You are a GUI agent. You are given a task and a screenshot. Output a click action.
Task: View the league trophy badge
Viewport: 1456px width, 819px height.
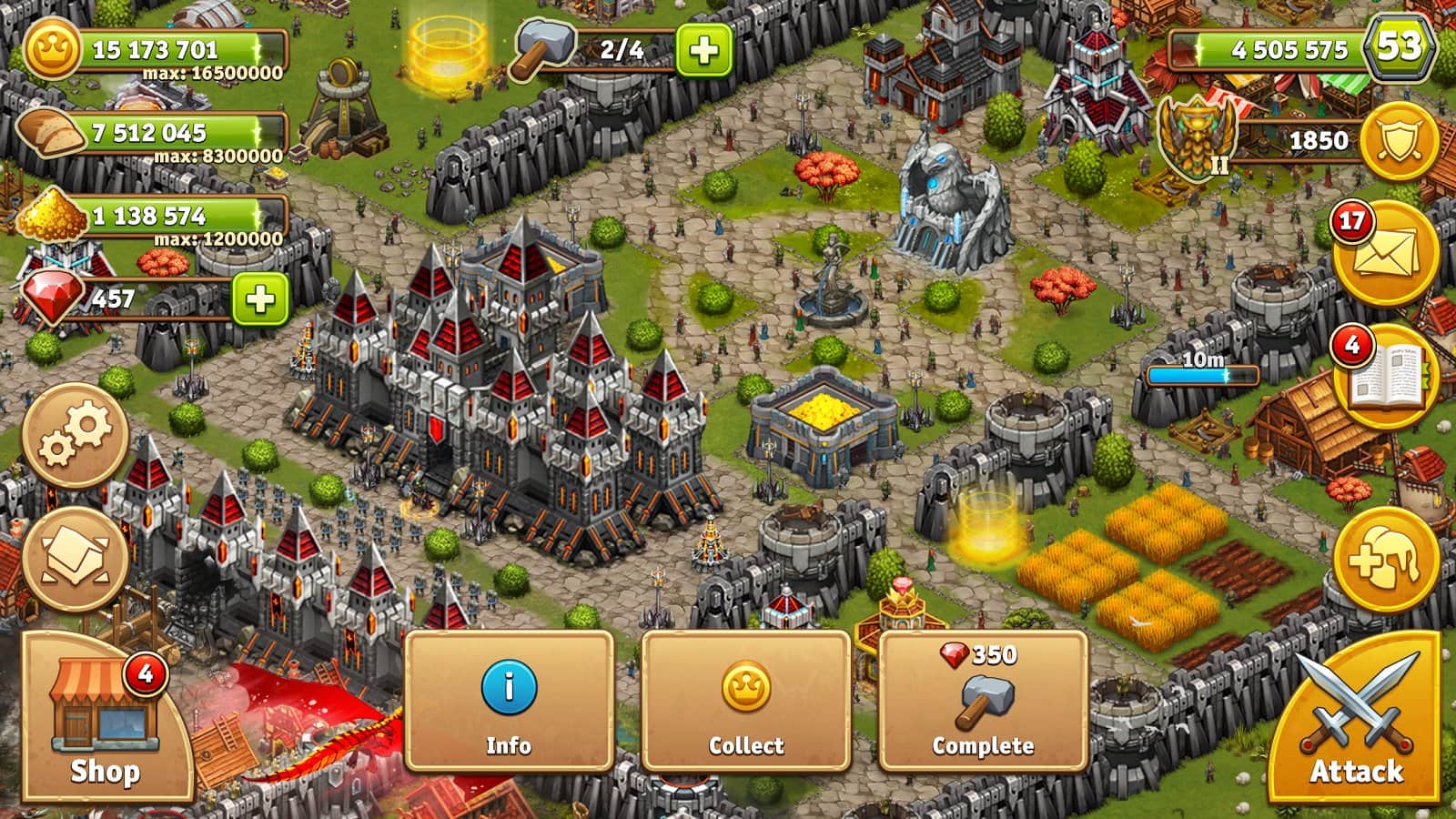click(1197, 136)
